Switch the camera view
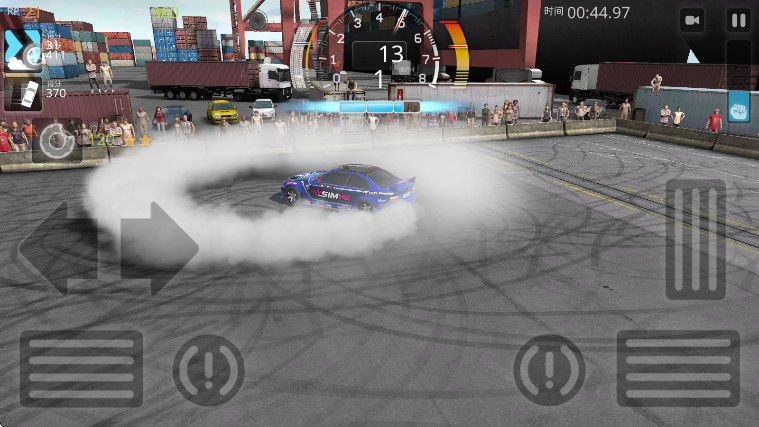759x427 pixels. tap(692, 20)
